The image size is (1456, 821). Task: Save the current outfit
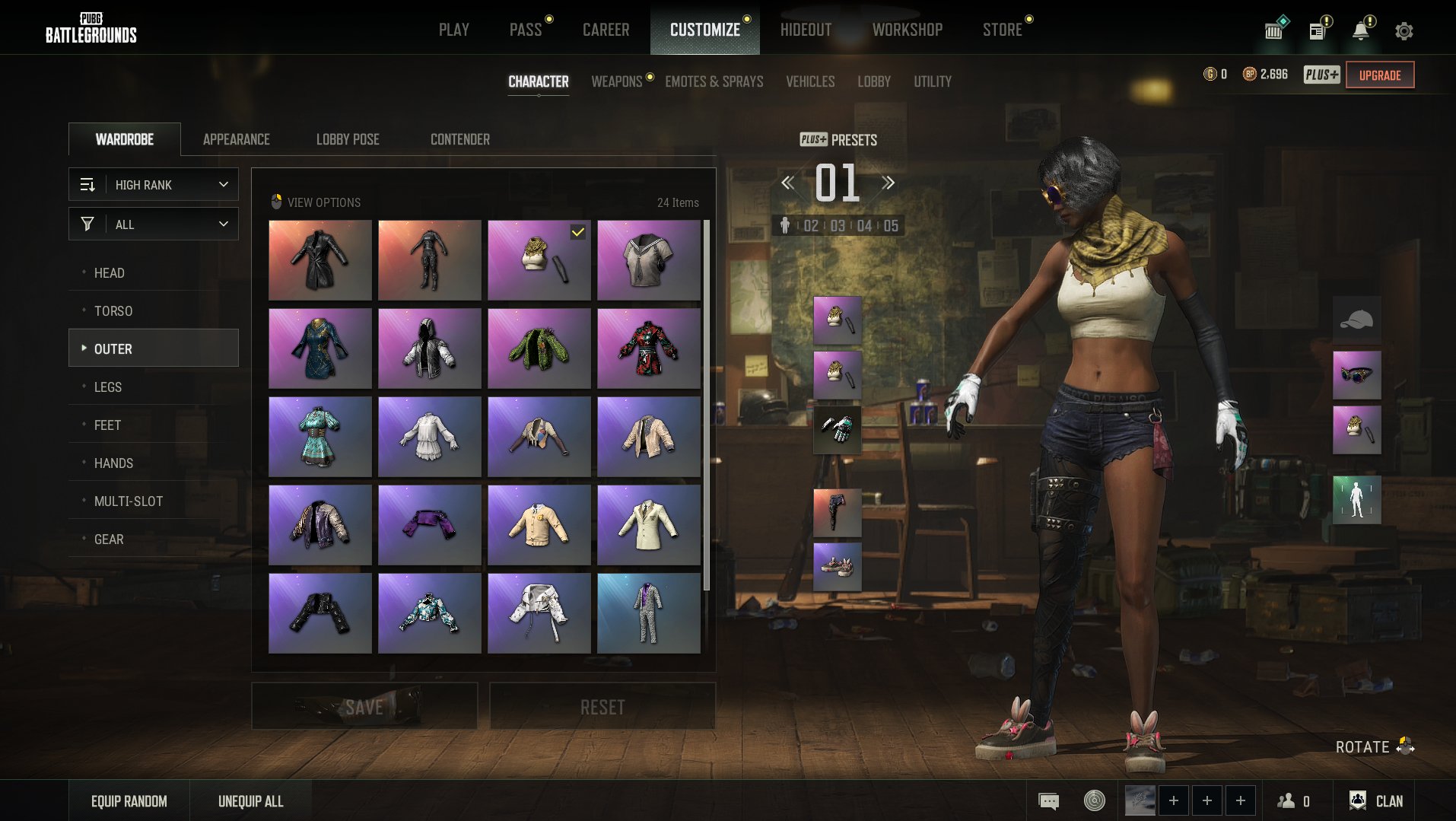[364, 707]
